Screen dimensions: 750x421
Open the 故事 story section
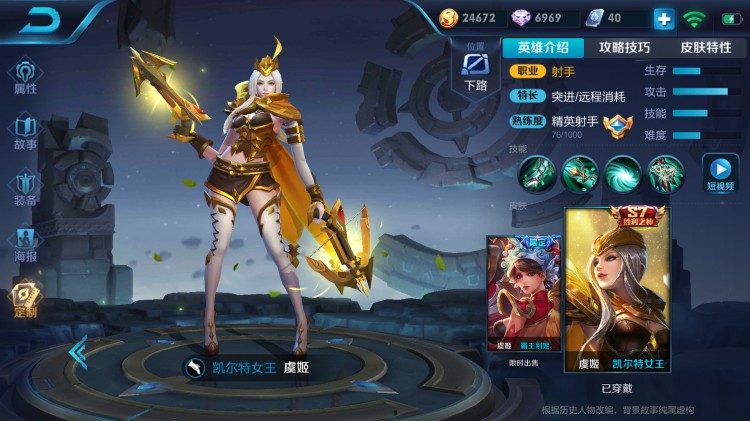click(25, 131)
